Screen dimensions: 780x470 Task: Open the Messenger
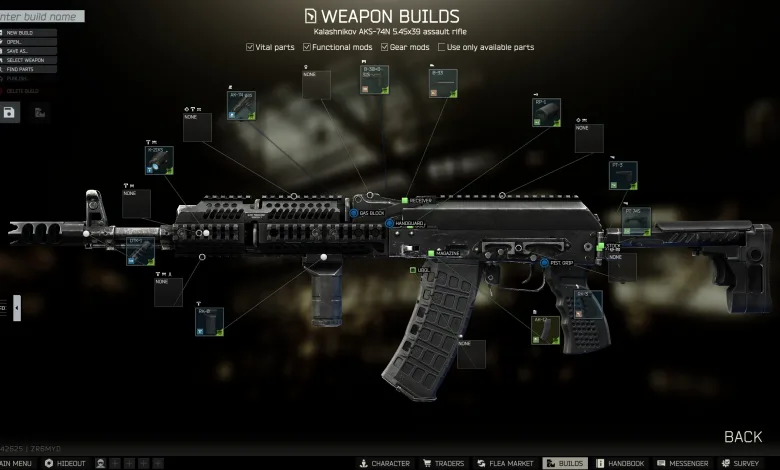click(683, 464)
